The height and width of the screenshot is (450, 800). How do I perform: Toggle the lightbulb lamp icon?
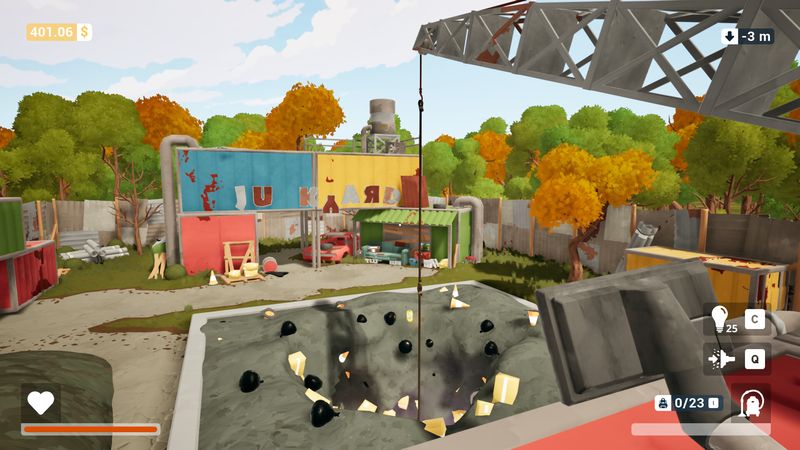[x=719, y=320]
